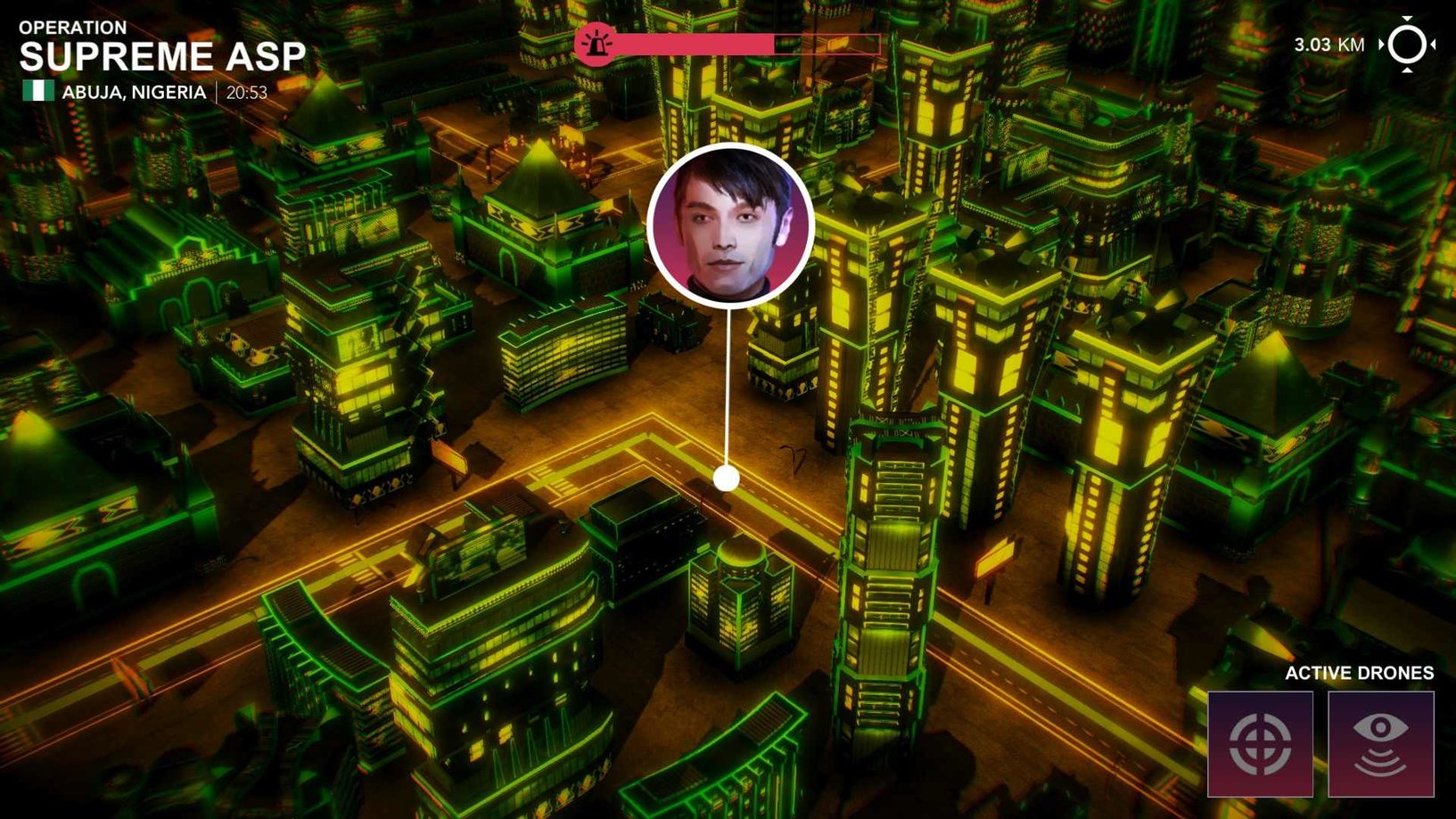Click the camera zoom reticle icon
Image resolution: width=1456 pixels, height=819 pixels.
1407,45
